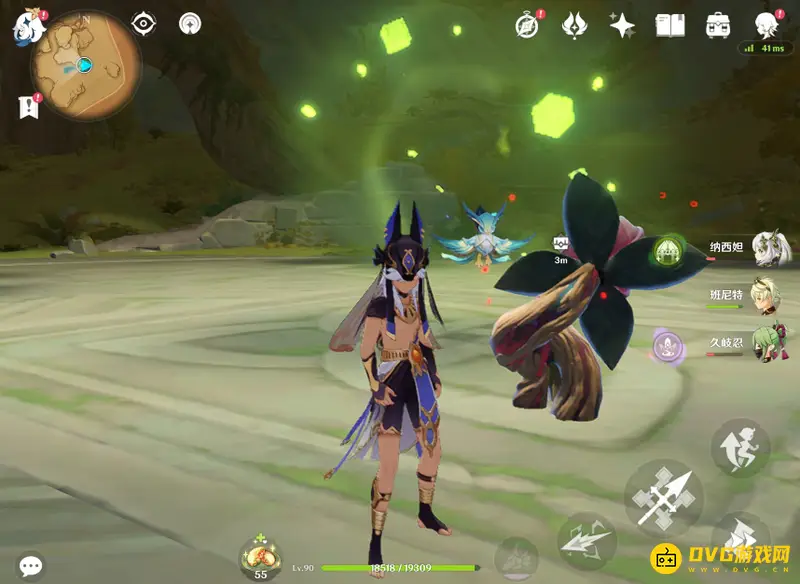800x584 pixels.
Task: Open the open-book handbook icon
Action: tap(669, 25)
